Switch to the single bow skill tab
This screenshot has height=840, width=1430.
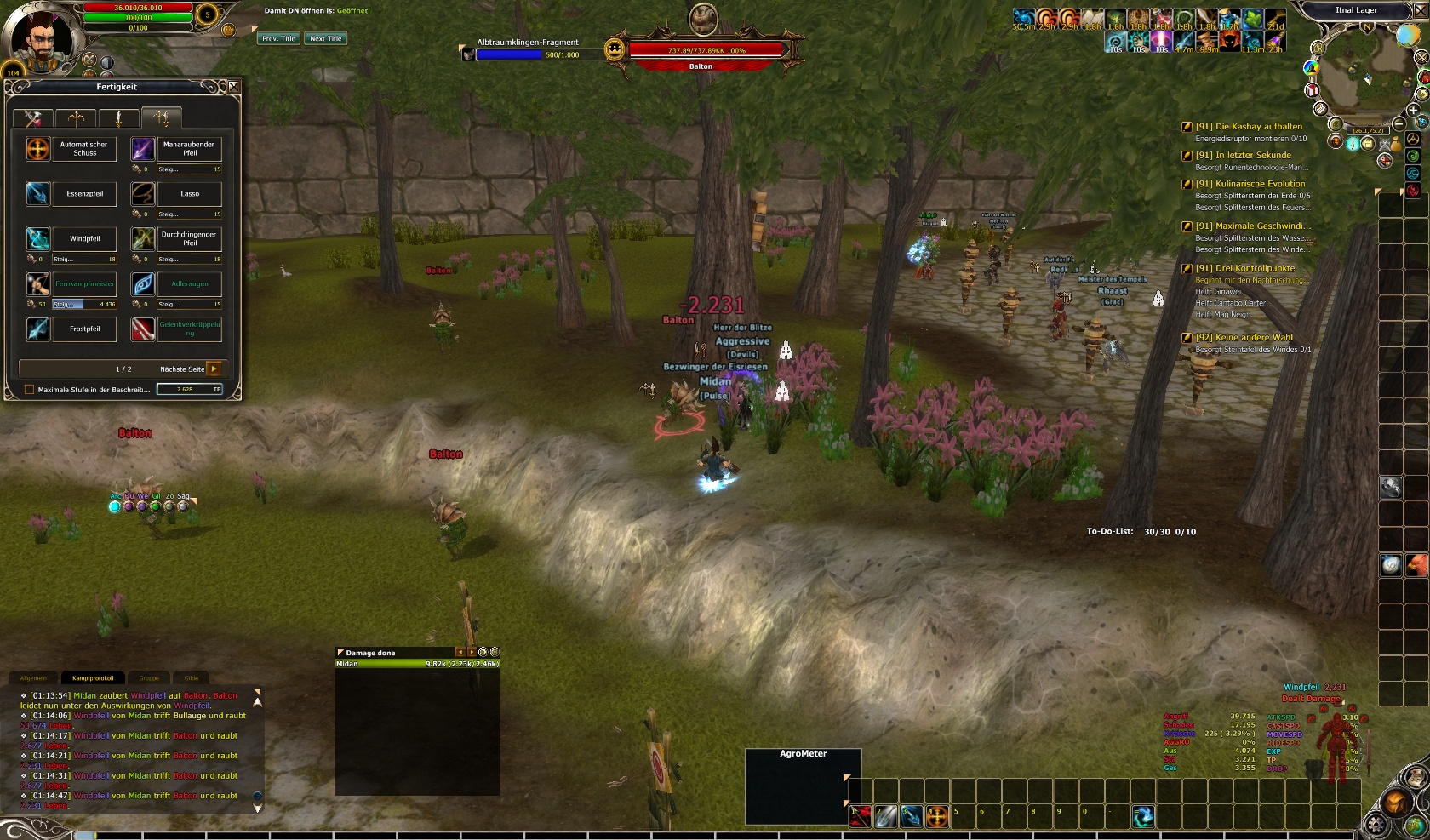click(76, 118)
